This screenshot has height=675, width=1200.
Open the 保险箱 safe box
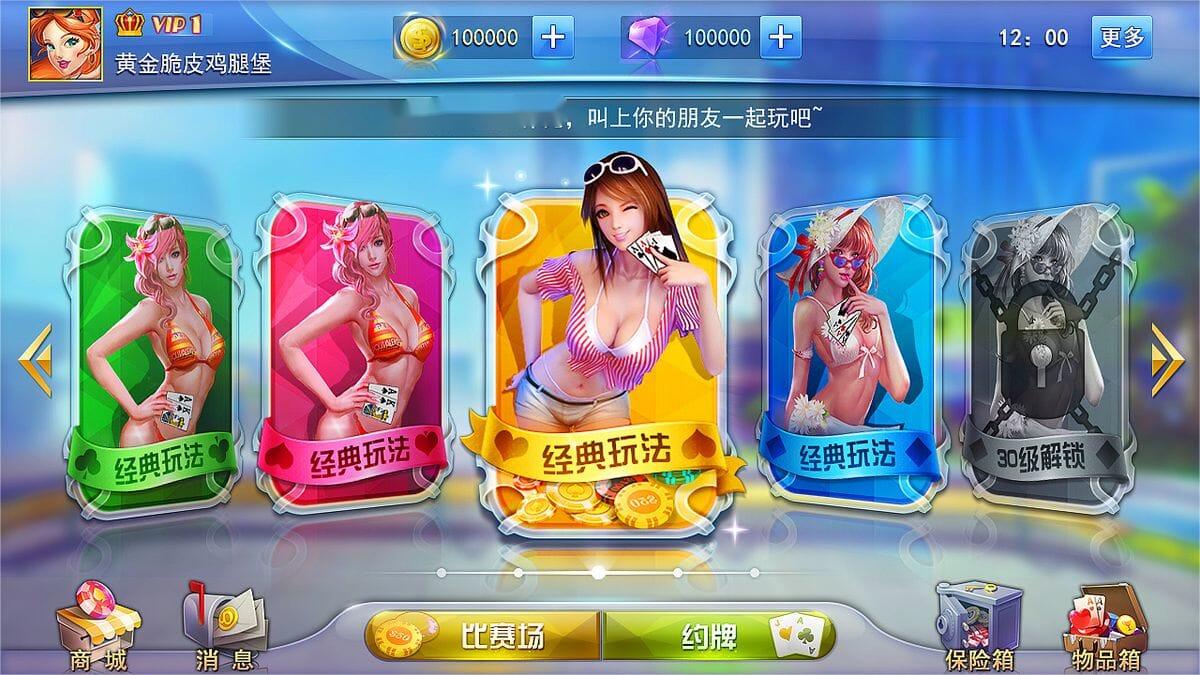pos(978,627)
